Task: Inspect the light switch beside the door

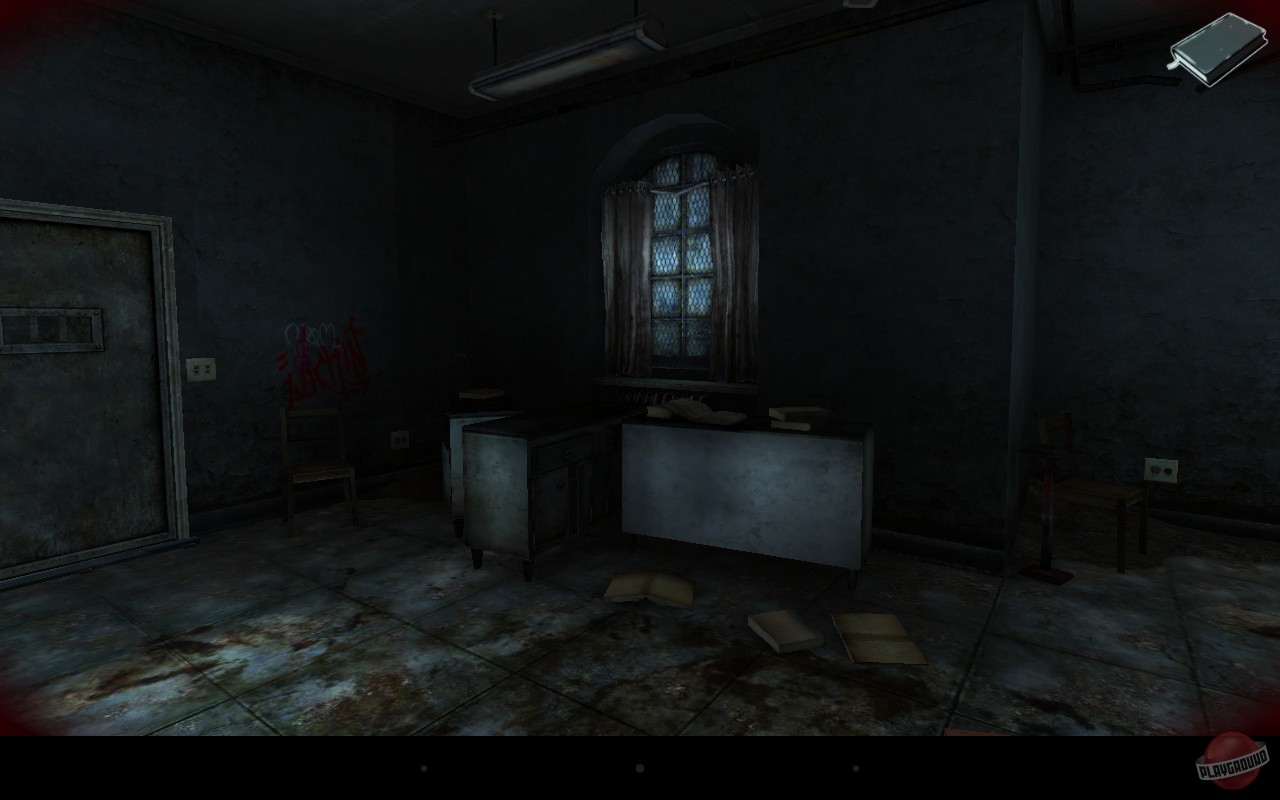Action: [201, 368]
